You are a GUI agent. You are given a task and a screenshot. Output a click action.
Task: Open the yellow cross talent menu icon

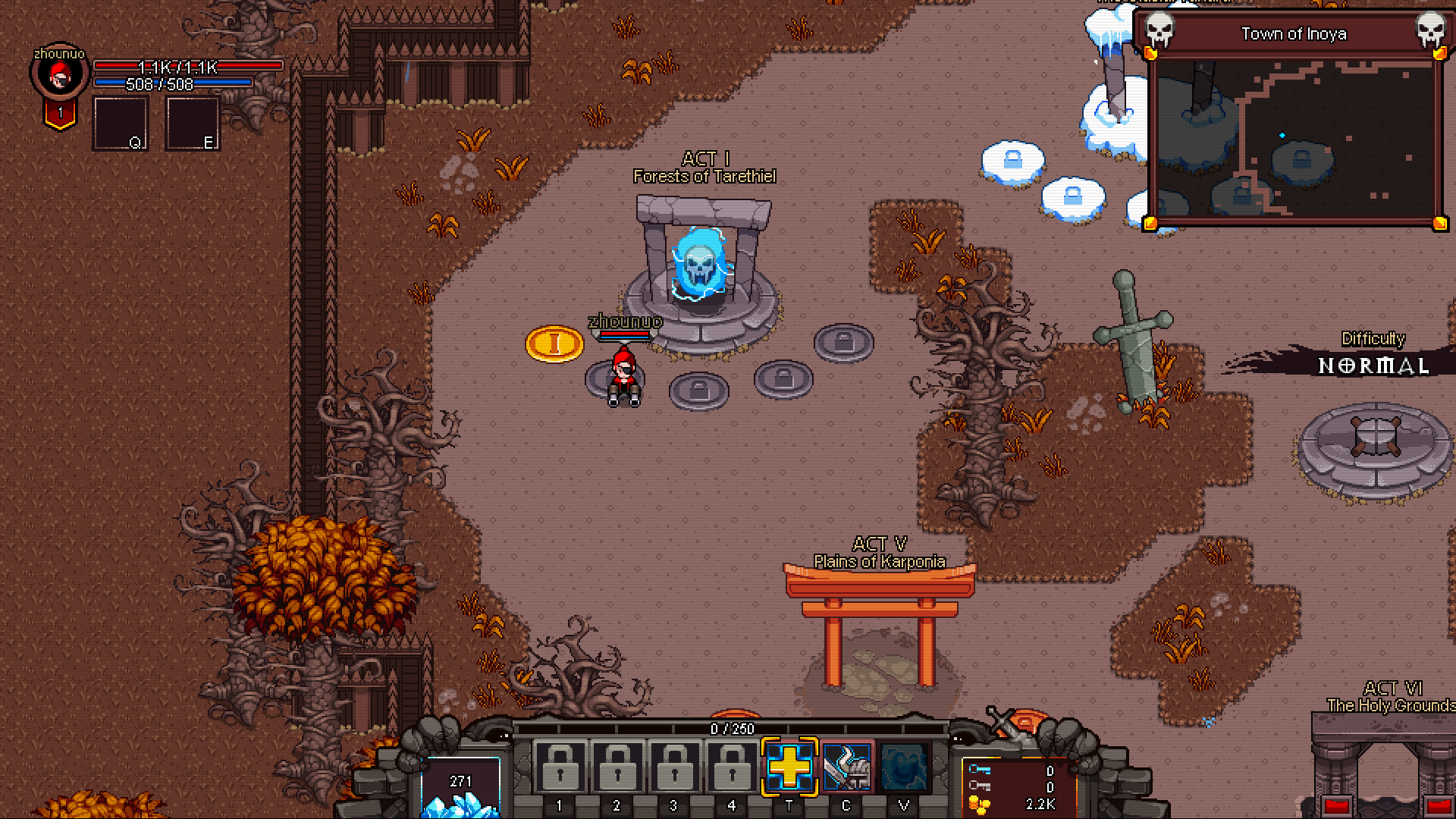[x=789, y=767]
